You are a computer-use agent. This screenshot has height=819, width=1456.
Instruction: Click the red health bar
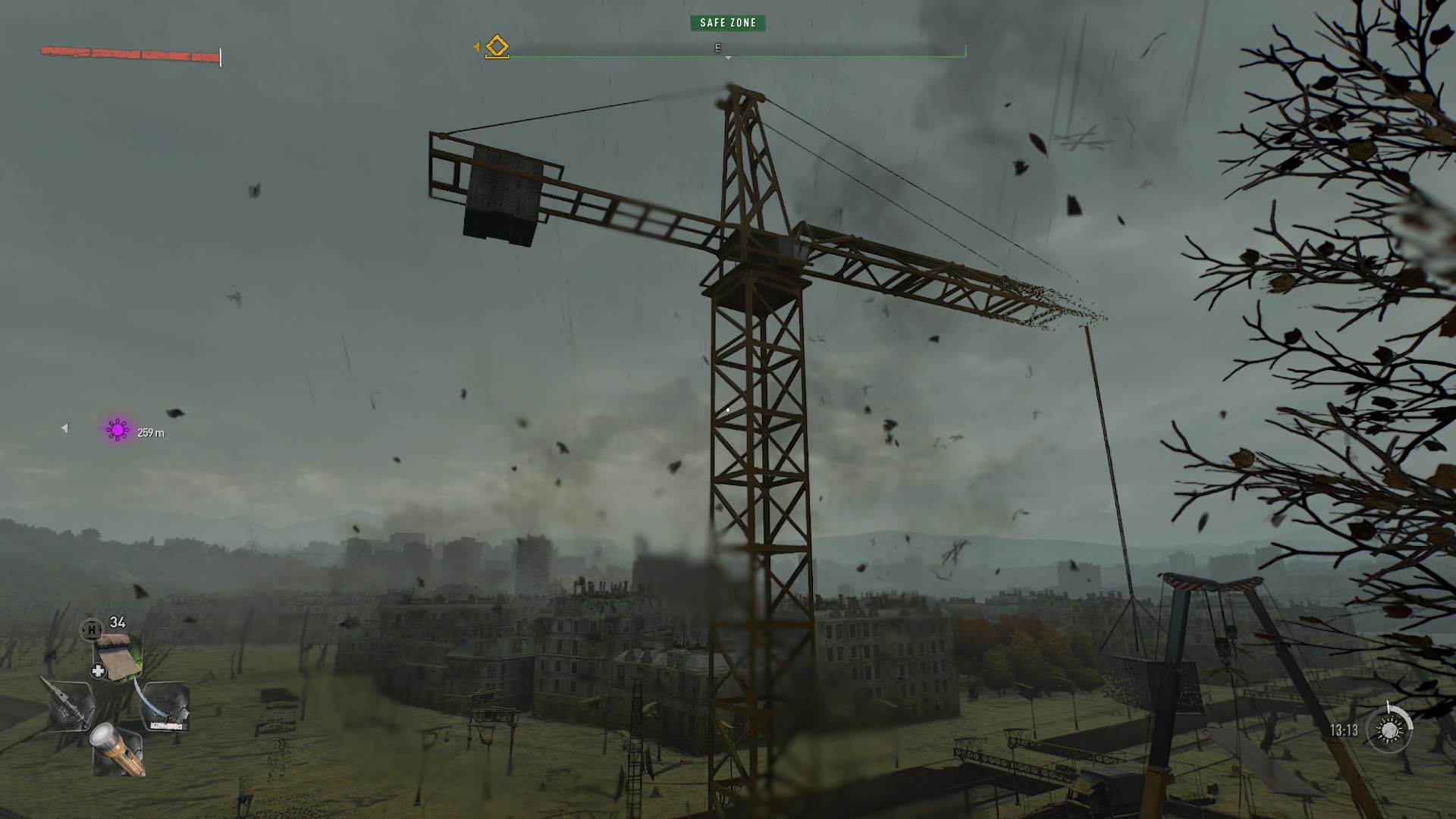(x=129, y=53)
